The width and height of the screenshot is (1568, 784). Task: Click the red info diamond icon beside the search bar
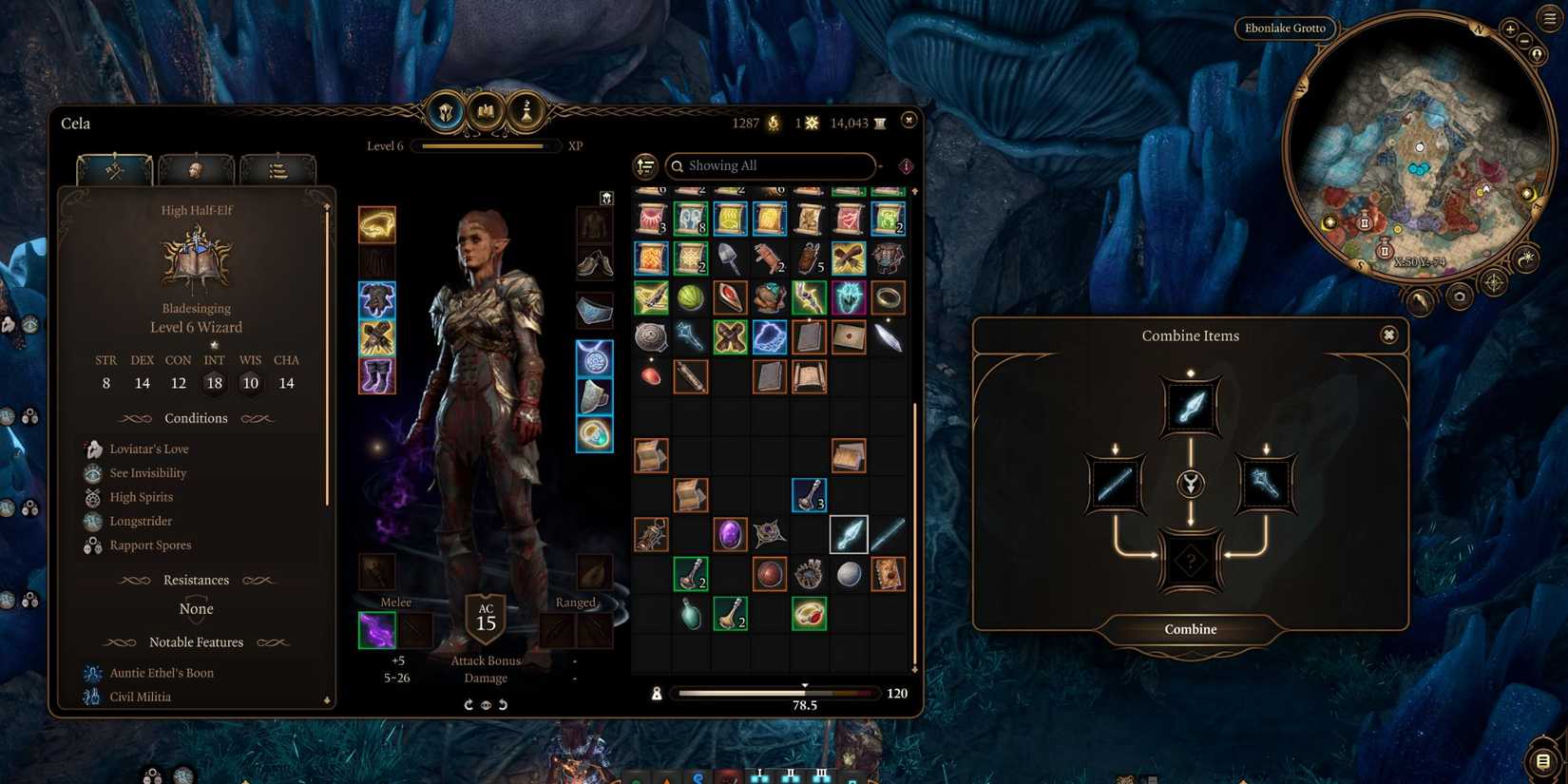905,166
